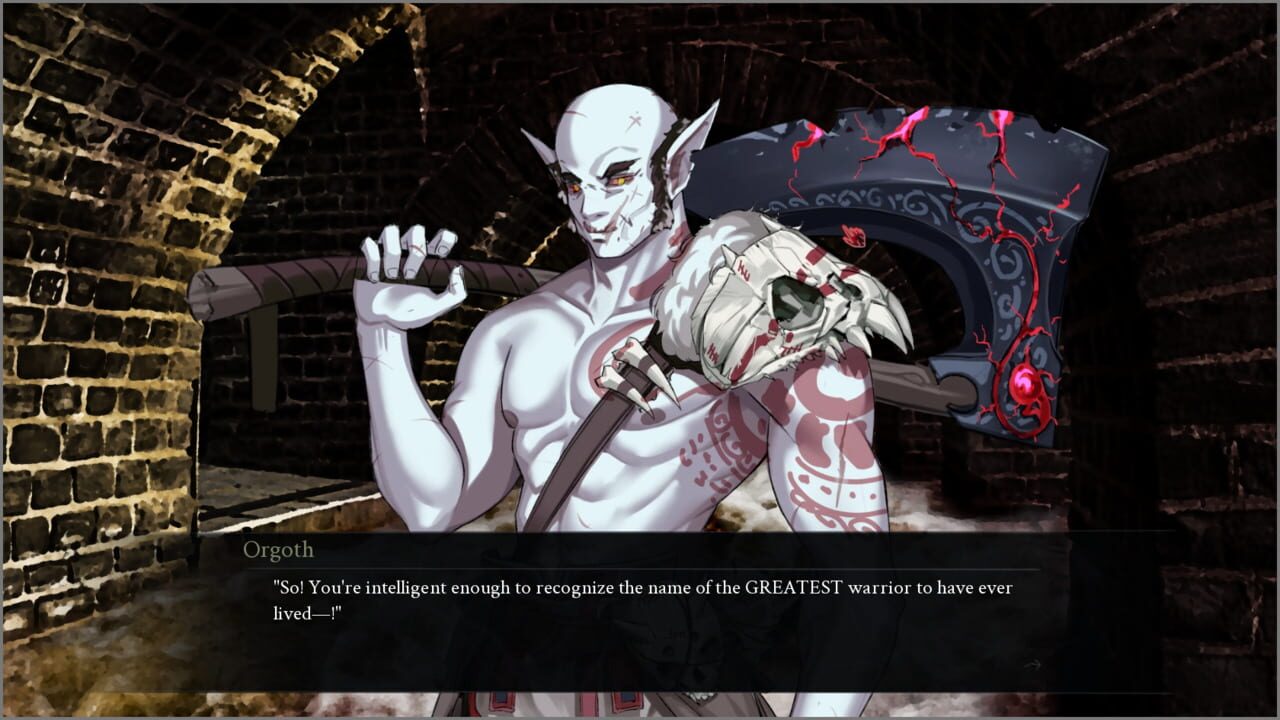Click the belt buckle on Orgoth's waist
This screenshot has width=1280, height=720.
(x=625, y=700)
